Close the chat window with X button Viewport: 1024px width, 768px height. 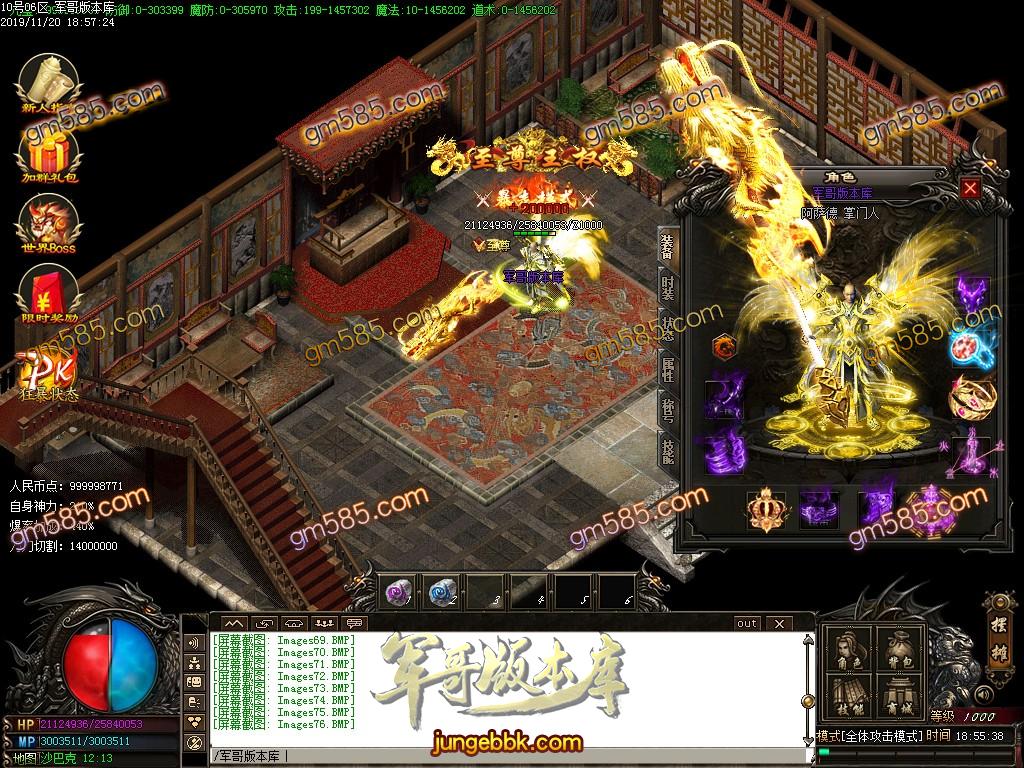(x=778, y=623)
